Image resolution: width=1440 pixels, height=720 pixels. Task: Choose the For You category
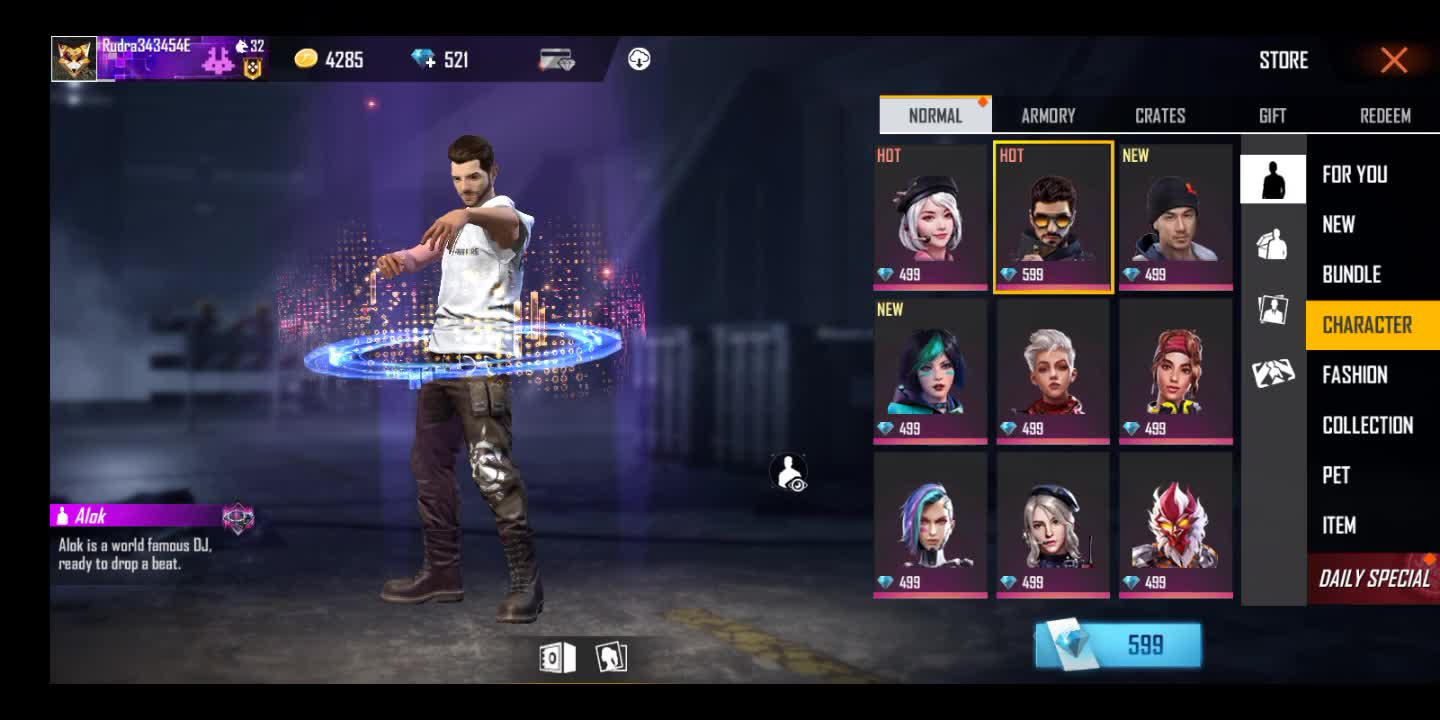[1355, 175]
